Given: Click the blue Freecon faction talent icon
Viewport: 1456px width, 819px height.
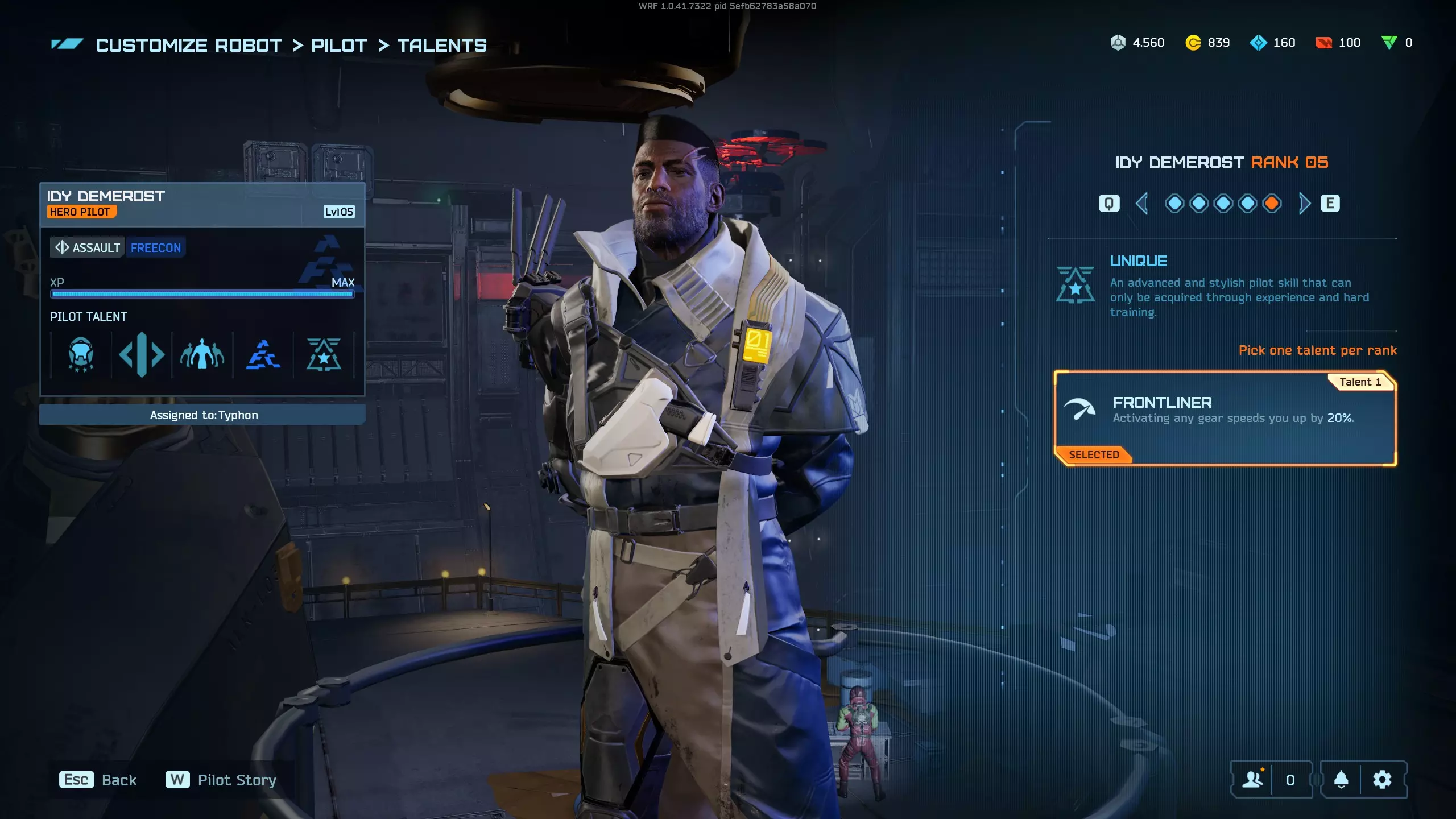Looking at the screenshot, I should point(263,355).
